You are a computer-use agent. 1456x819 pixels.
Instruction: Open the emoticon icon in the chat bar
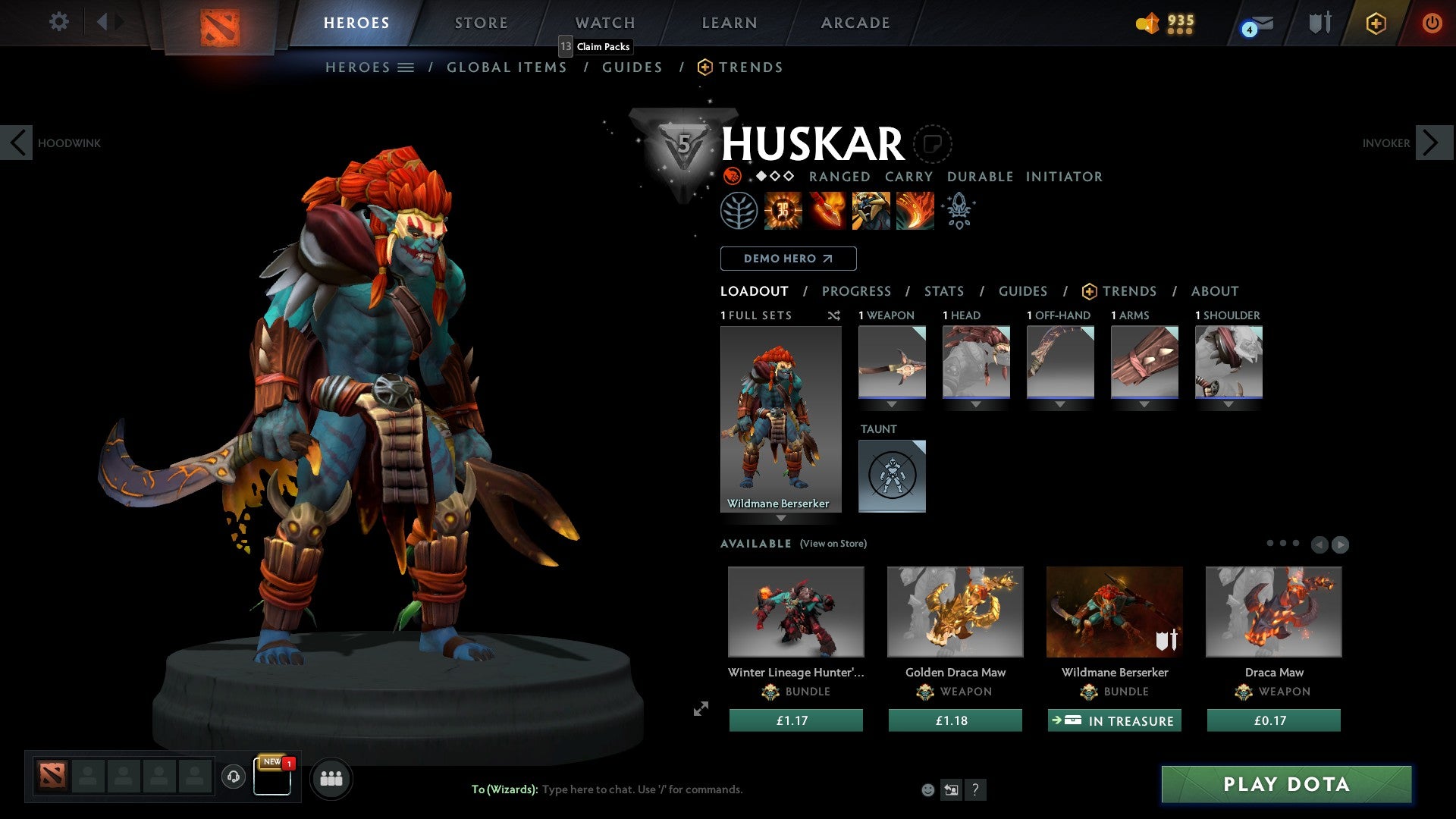(x=928, y=789)
